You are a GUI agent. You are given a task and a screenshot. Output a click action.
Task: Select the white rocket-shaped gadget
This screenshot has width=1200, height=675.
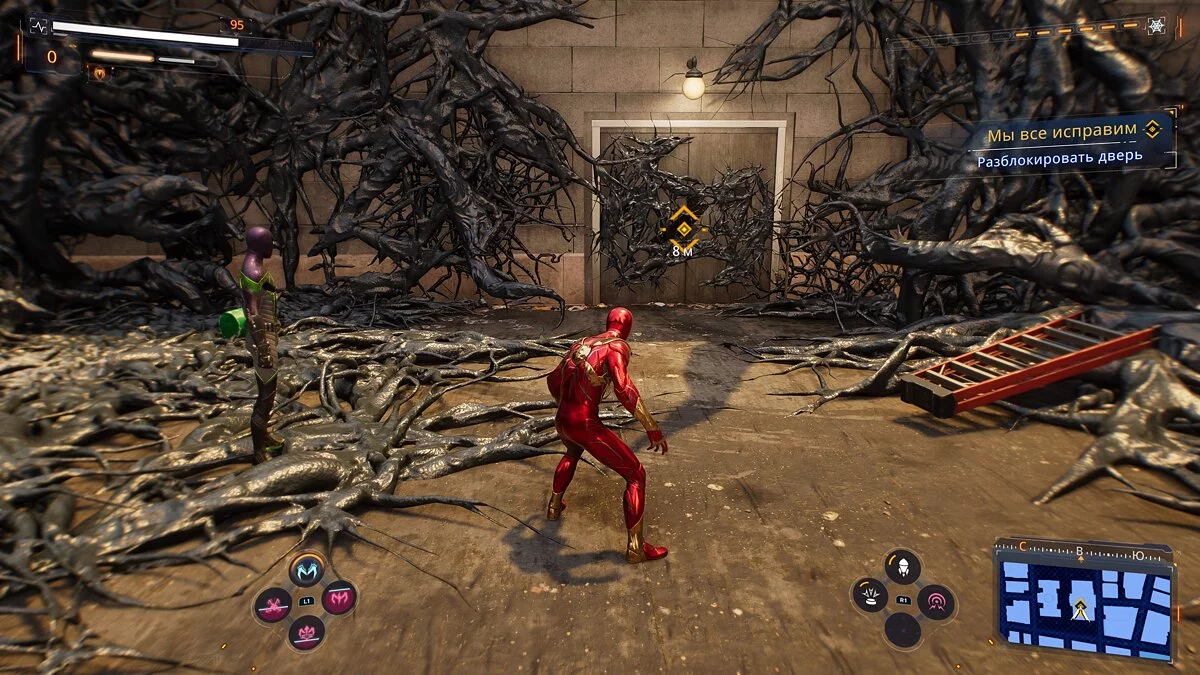tap(902, 566)
